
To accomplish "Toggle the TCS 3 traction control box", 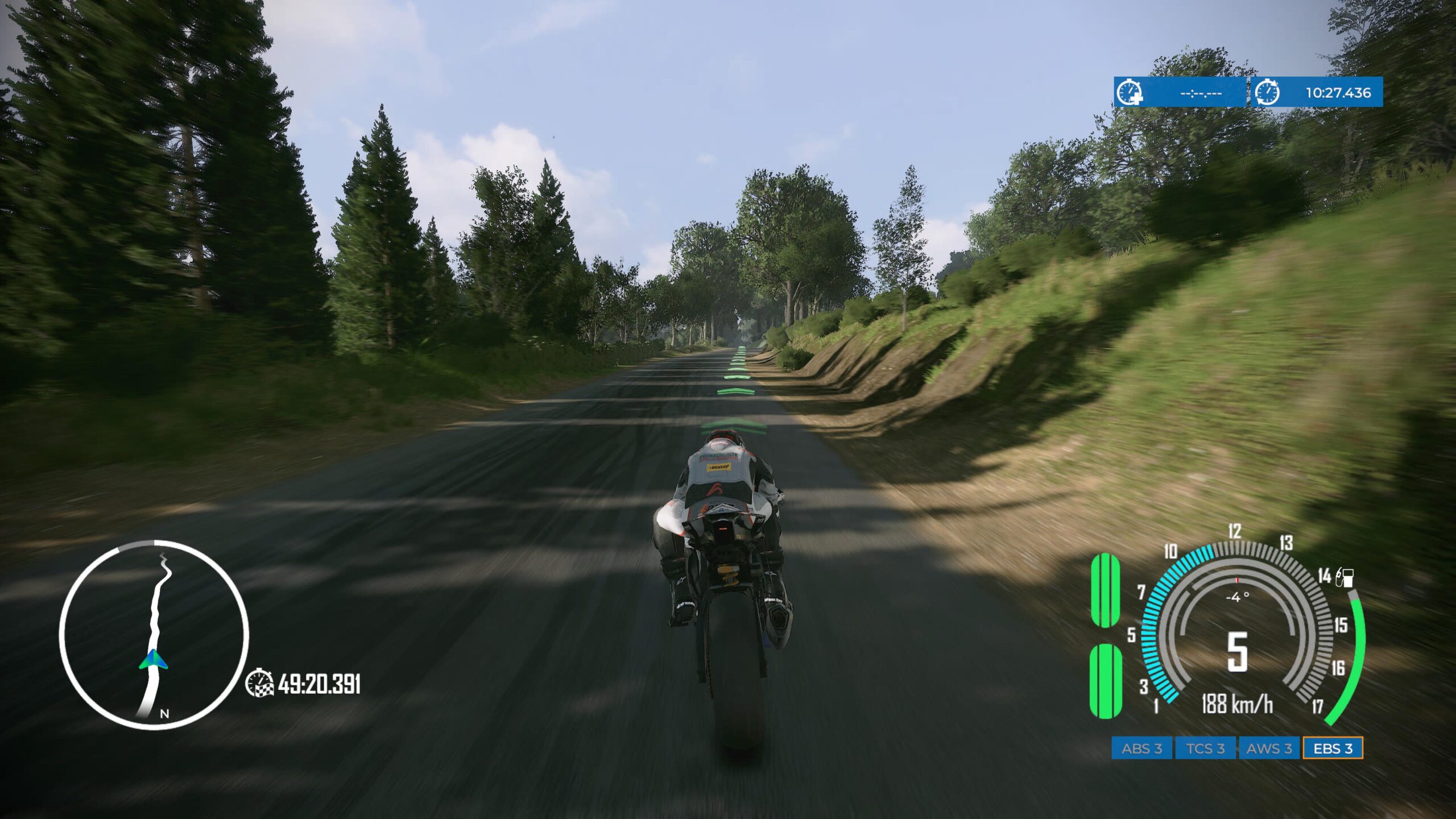I will click(x=1205, y=748).
